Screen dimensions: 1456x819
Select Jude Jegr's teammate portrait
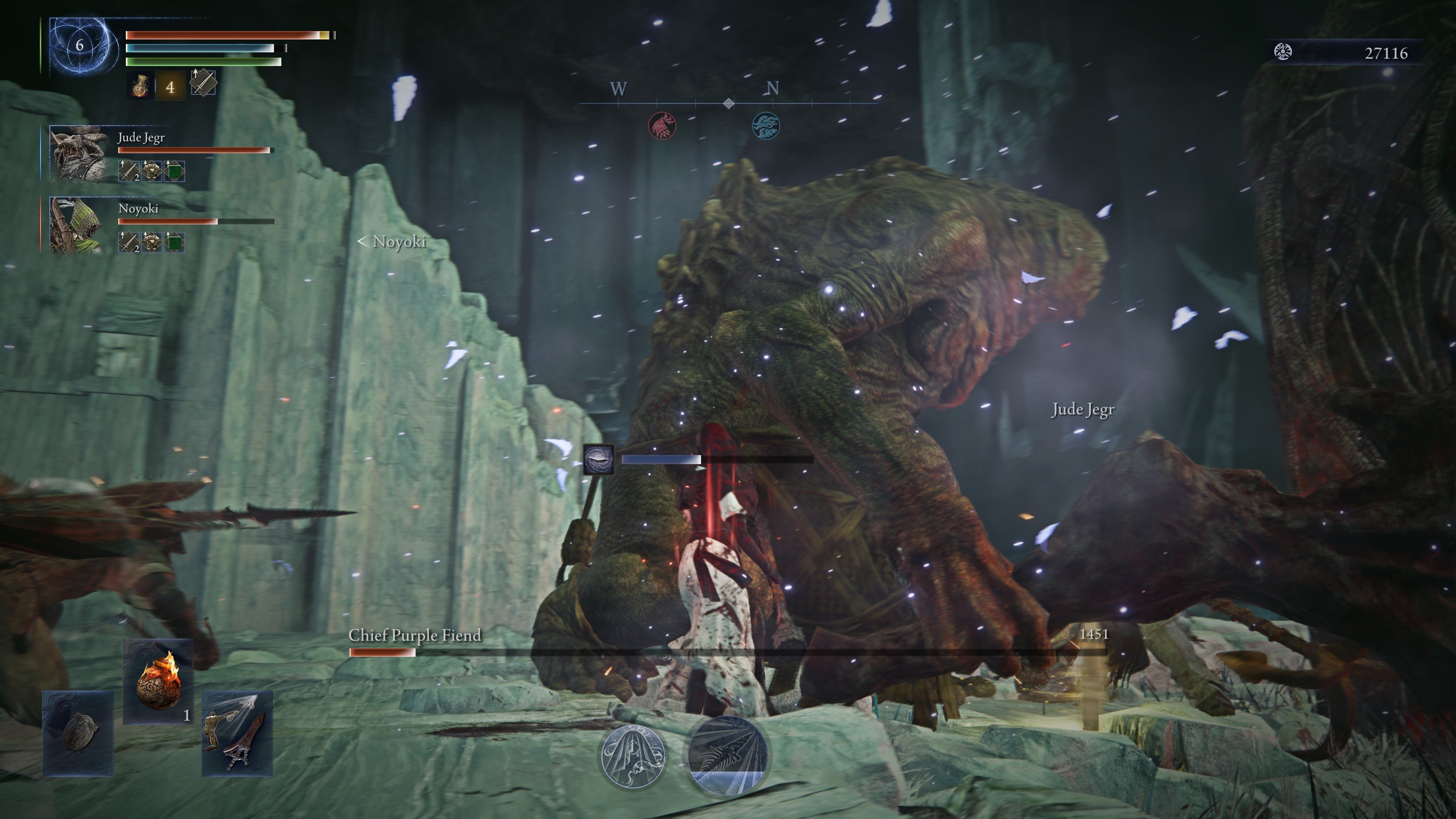click(x=78, y=154)
